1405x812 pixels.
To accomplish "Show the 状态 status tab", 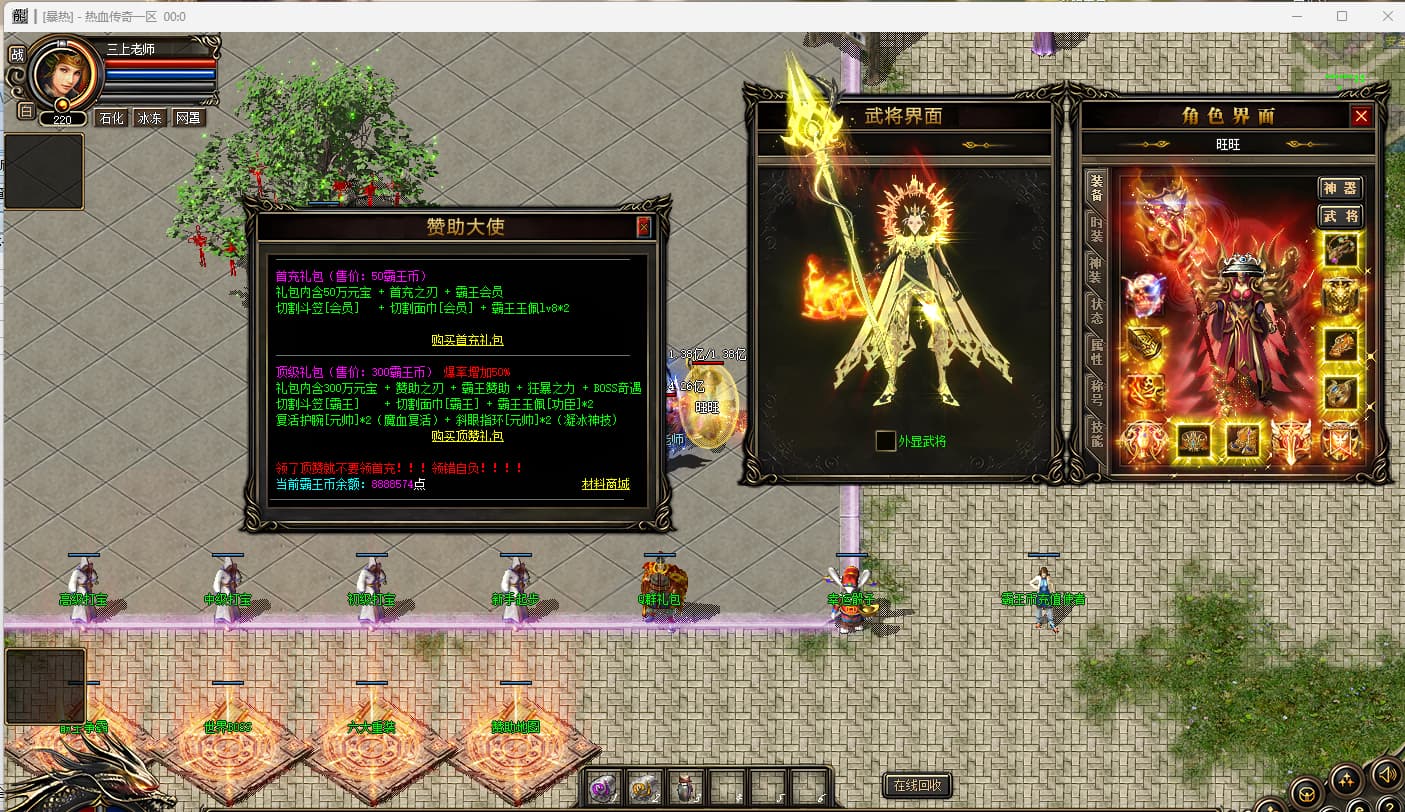I will click(x=1096, y=311).
